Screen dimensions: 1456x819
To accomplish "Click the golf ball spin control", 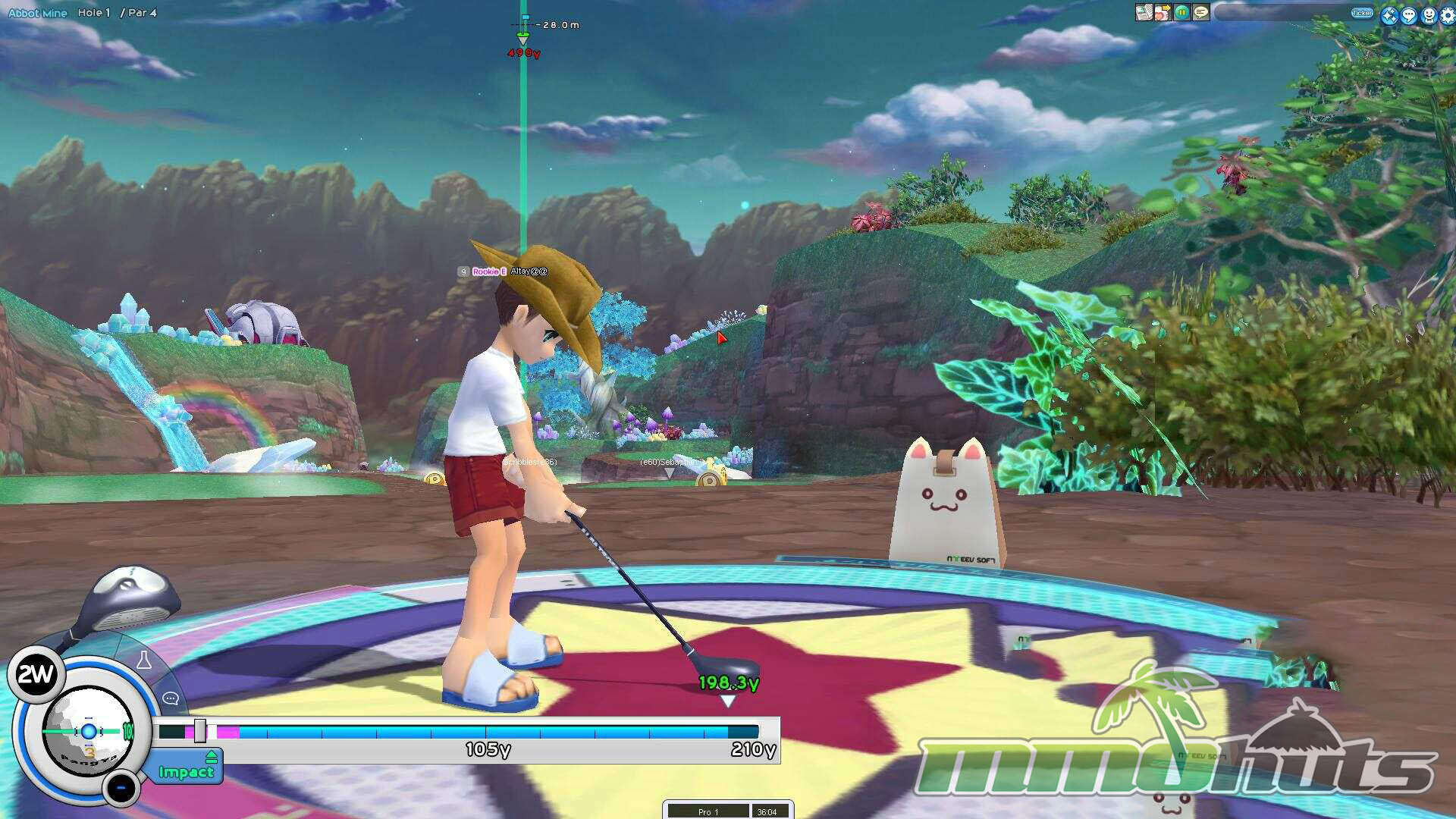I will point(89,731).
